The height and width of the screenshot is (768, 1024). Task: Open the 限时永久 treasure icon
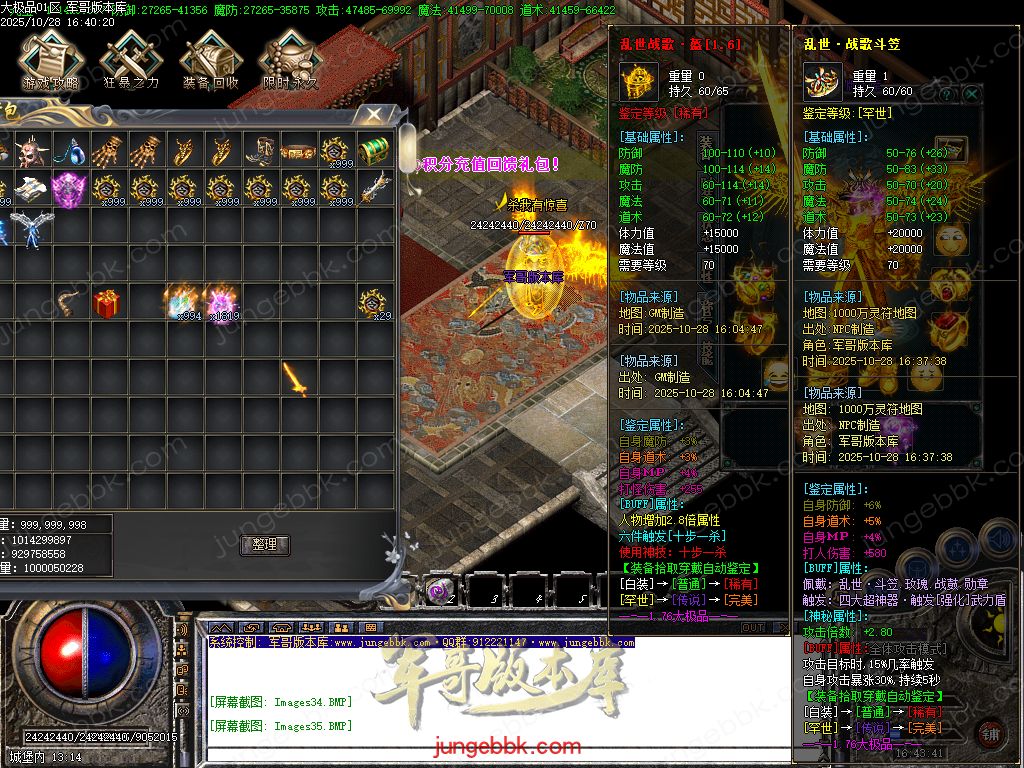(290, 60)
